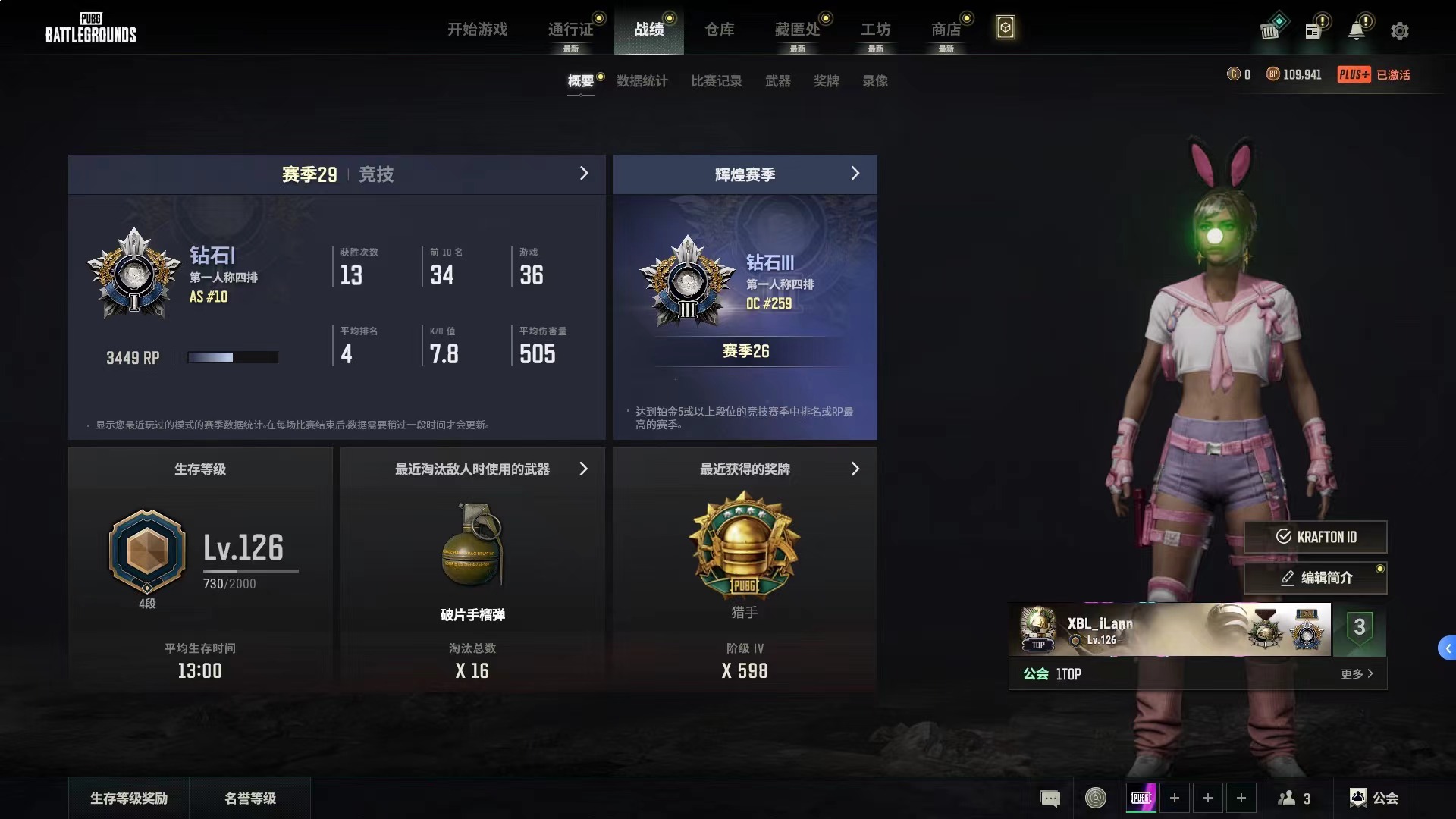This screenshot has width=1456, height=819.
Task: Expand the 赛季29 competitive season panel
Action: 584,174
